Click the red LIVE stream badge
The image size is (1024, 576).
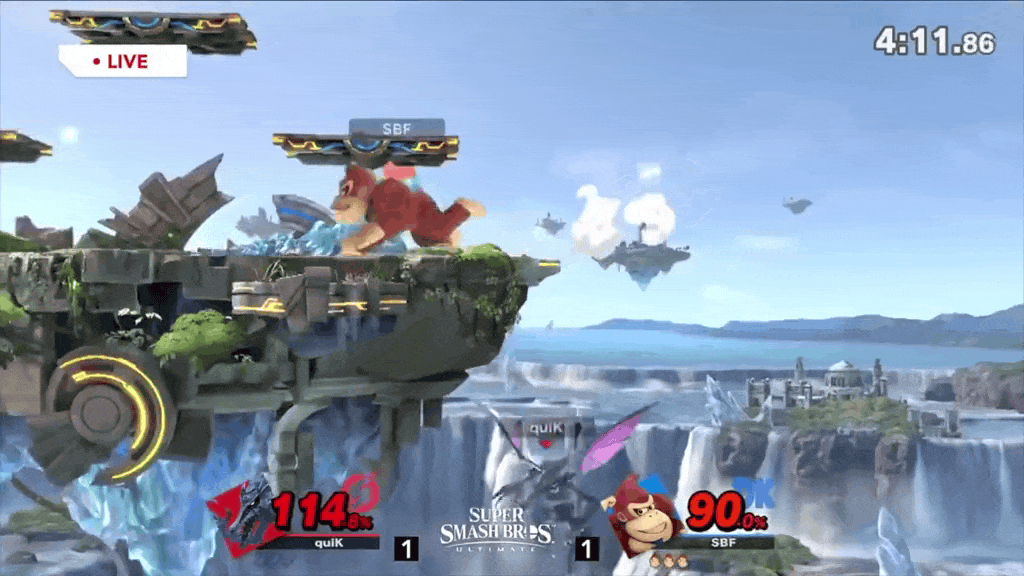122,61
